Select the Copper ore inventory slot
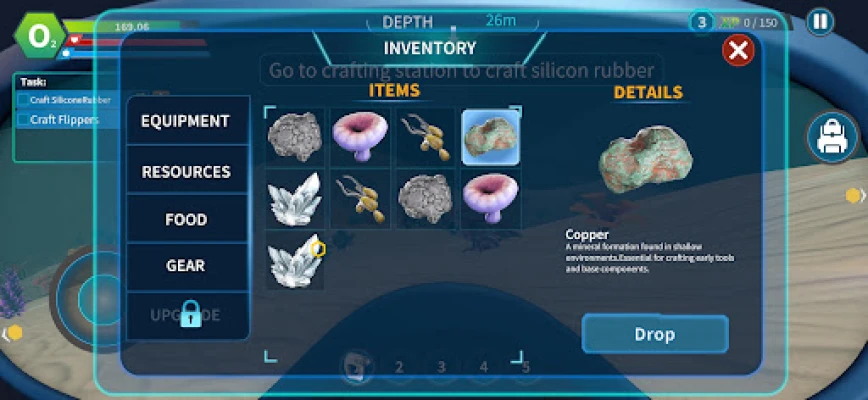868x400 pixels. coord(490,137)
